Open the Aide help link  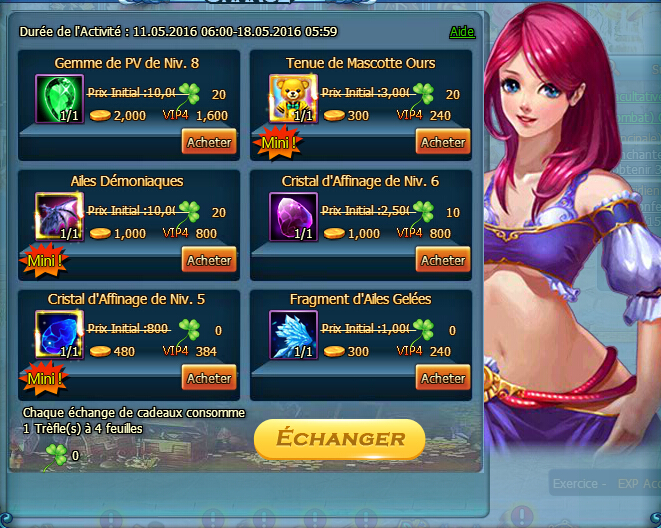point(462,31)
